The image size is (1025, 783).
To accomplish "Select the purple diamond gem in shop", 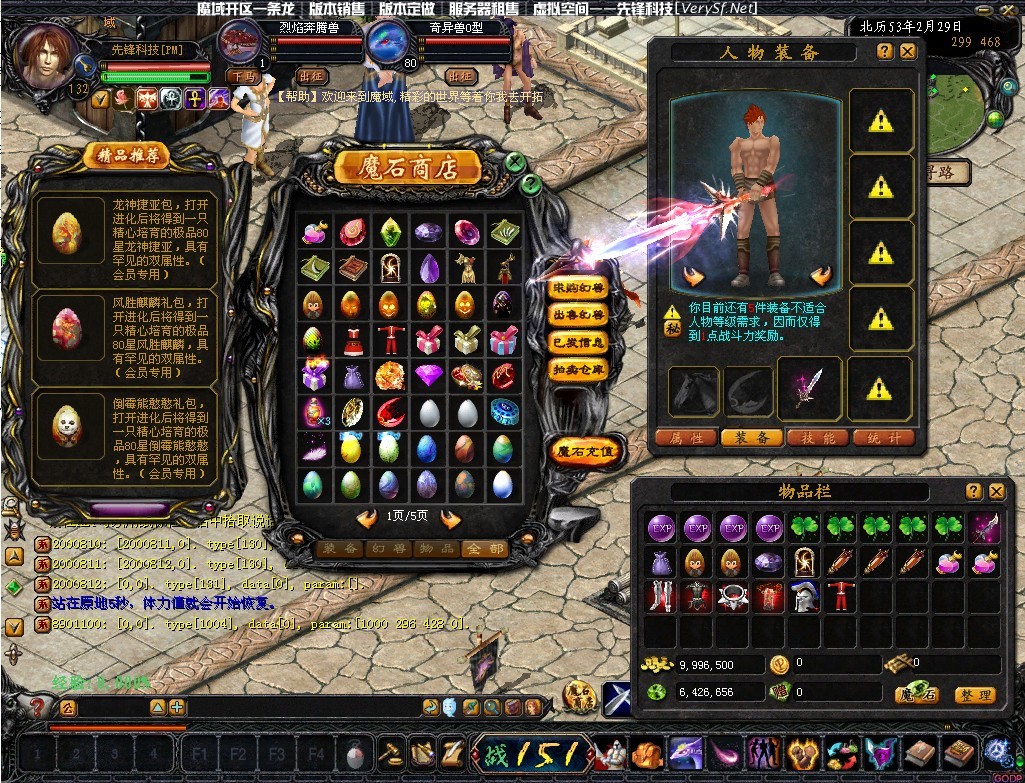I will click(428, 376).
